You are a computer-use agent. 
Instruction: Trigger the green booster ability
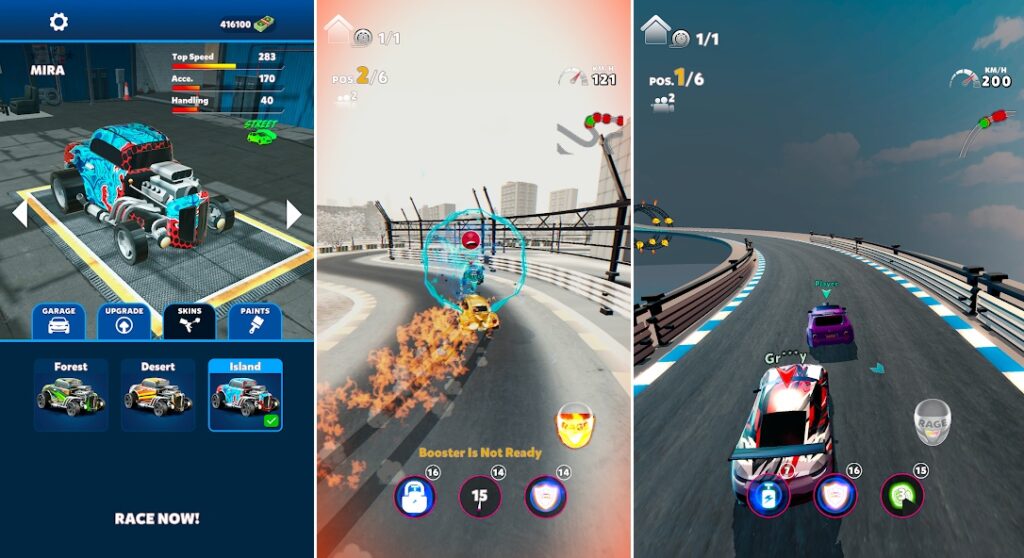point(901,494)
